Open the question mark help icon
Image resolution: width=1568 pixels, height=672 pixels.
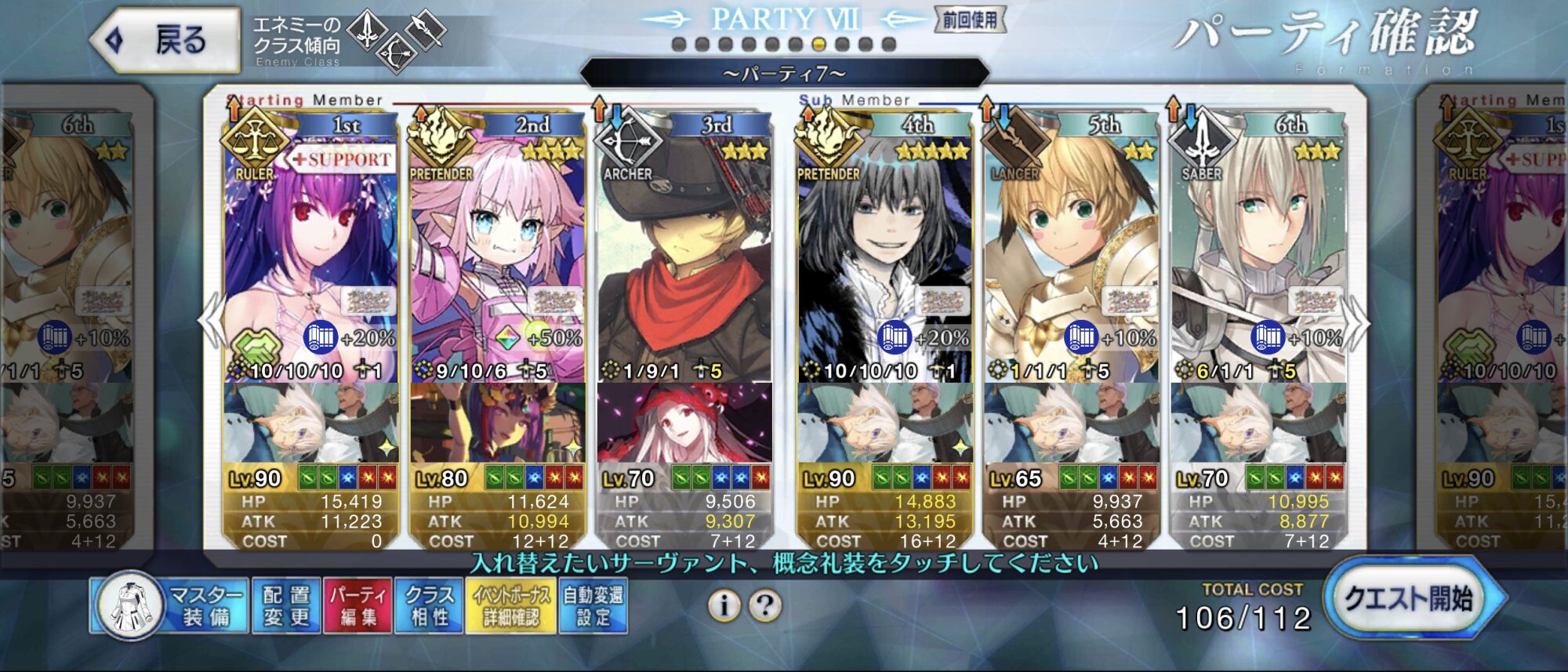765,605
